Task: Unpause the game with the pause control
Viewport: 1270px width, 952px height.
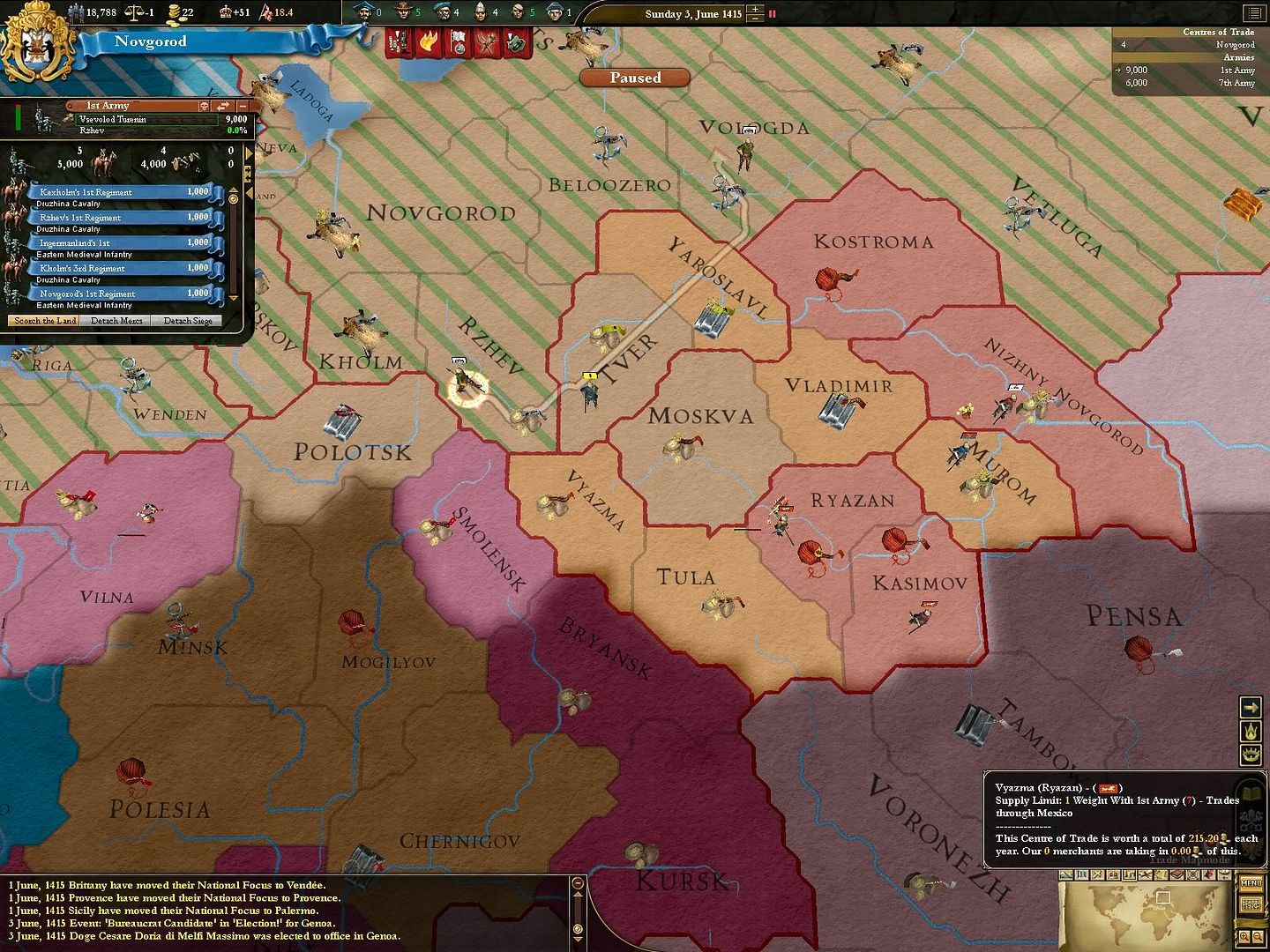Action: click(x=772, y=11)
